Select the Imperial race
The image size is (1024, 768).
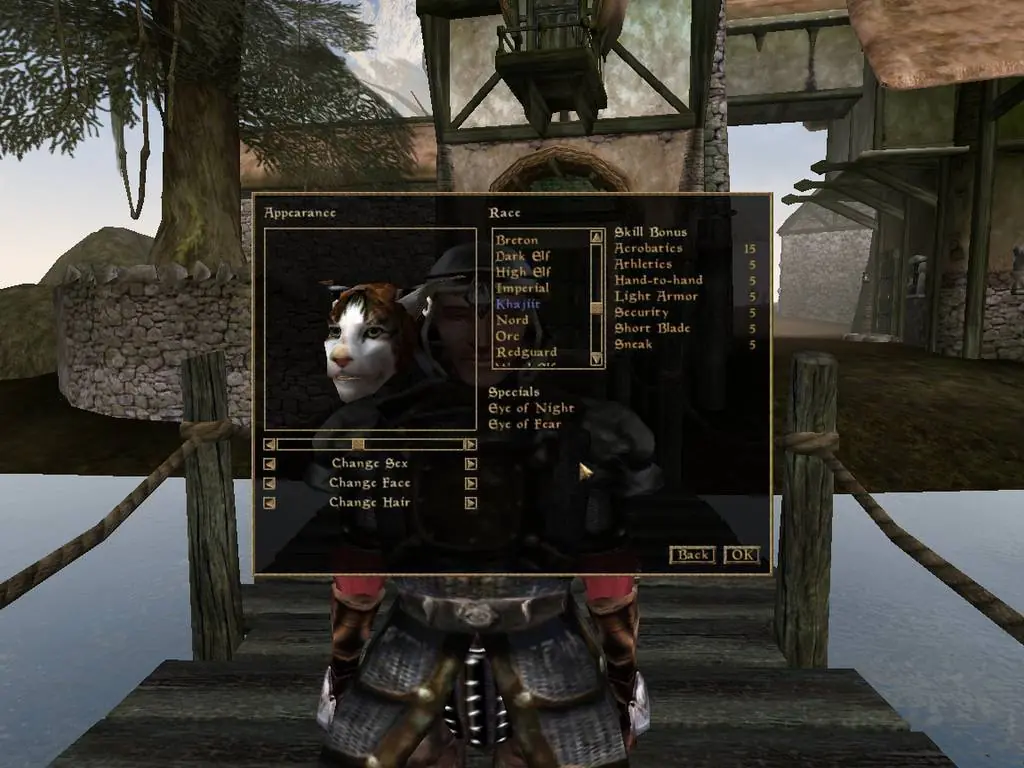pos(522,288)
